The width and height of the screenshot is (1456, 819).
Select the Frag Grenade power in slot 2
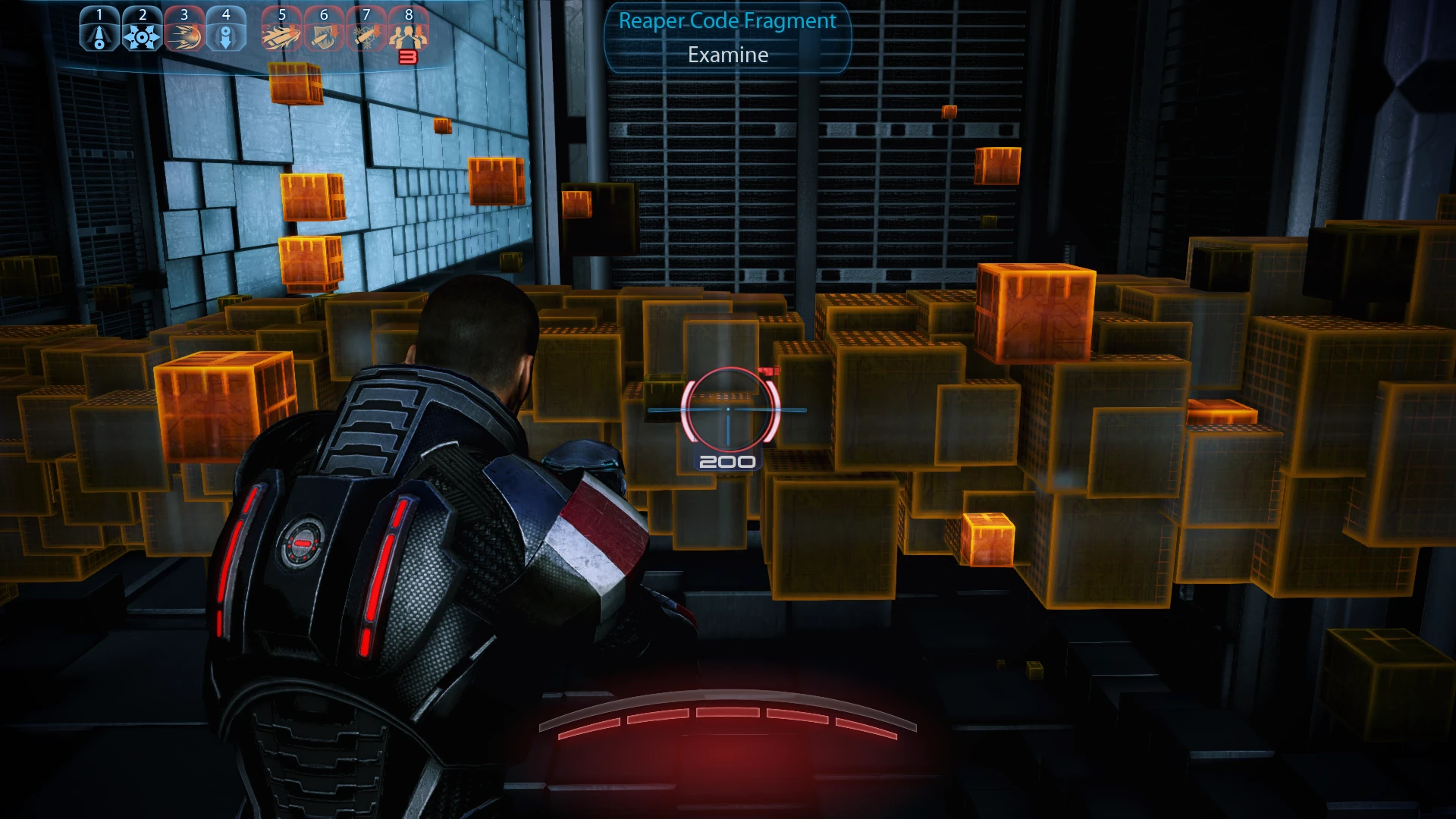(143, 29)
